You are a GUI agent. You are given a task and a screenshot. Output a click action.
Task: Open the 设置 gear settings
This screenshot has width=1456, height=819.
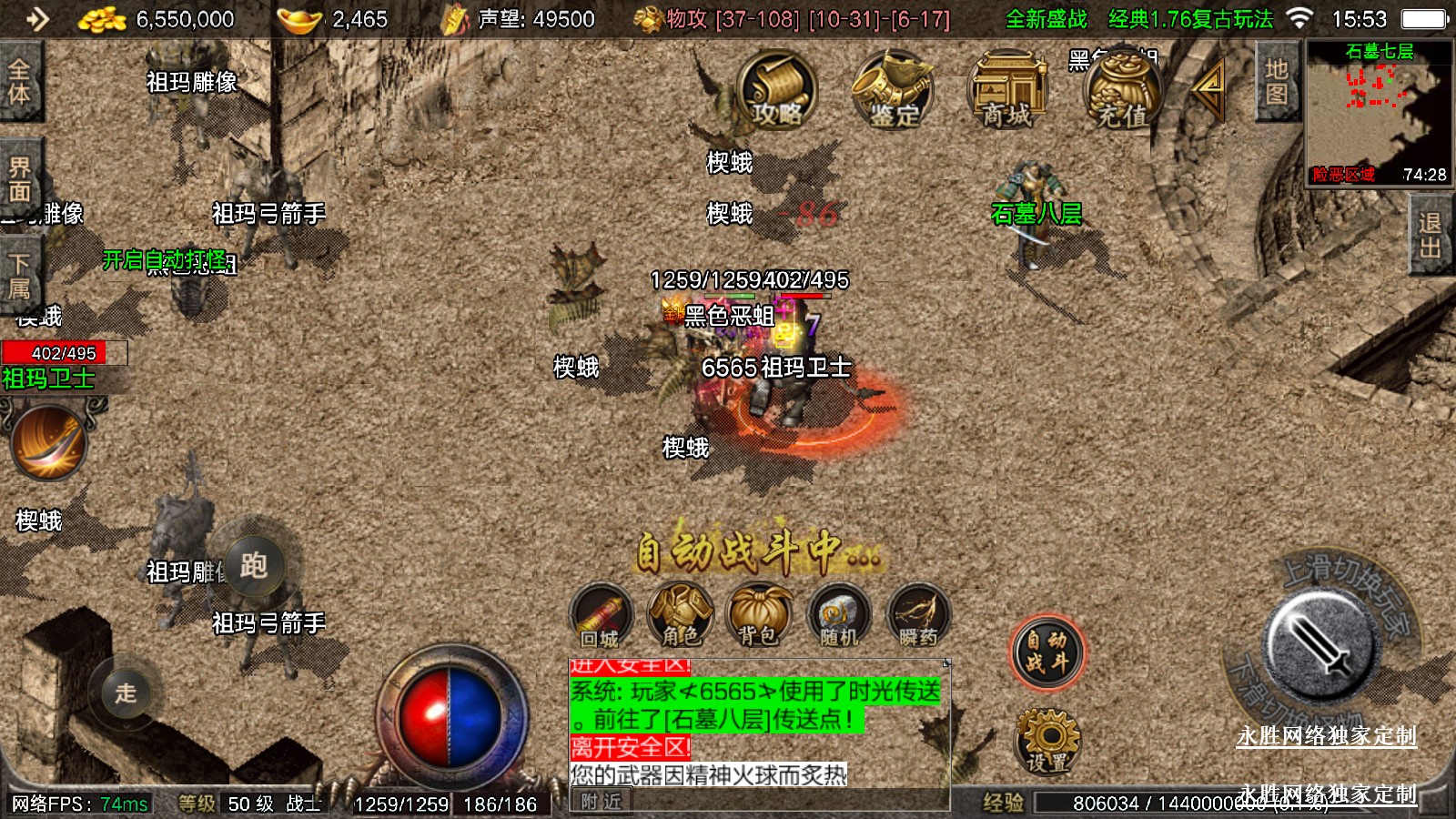point(1047,741)
